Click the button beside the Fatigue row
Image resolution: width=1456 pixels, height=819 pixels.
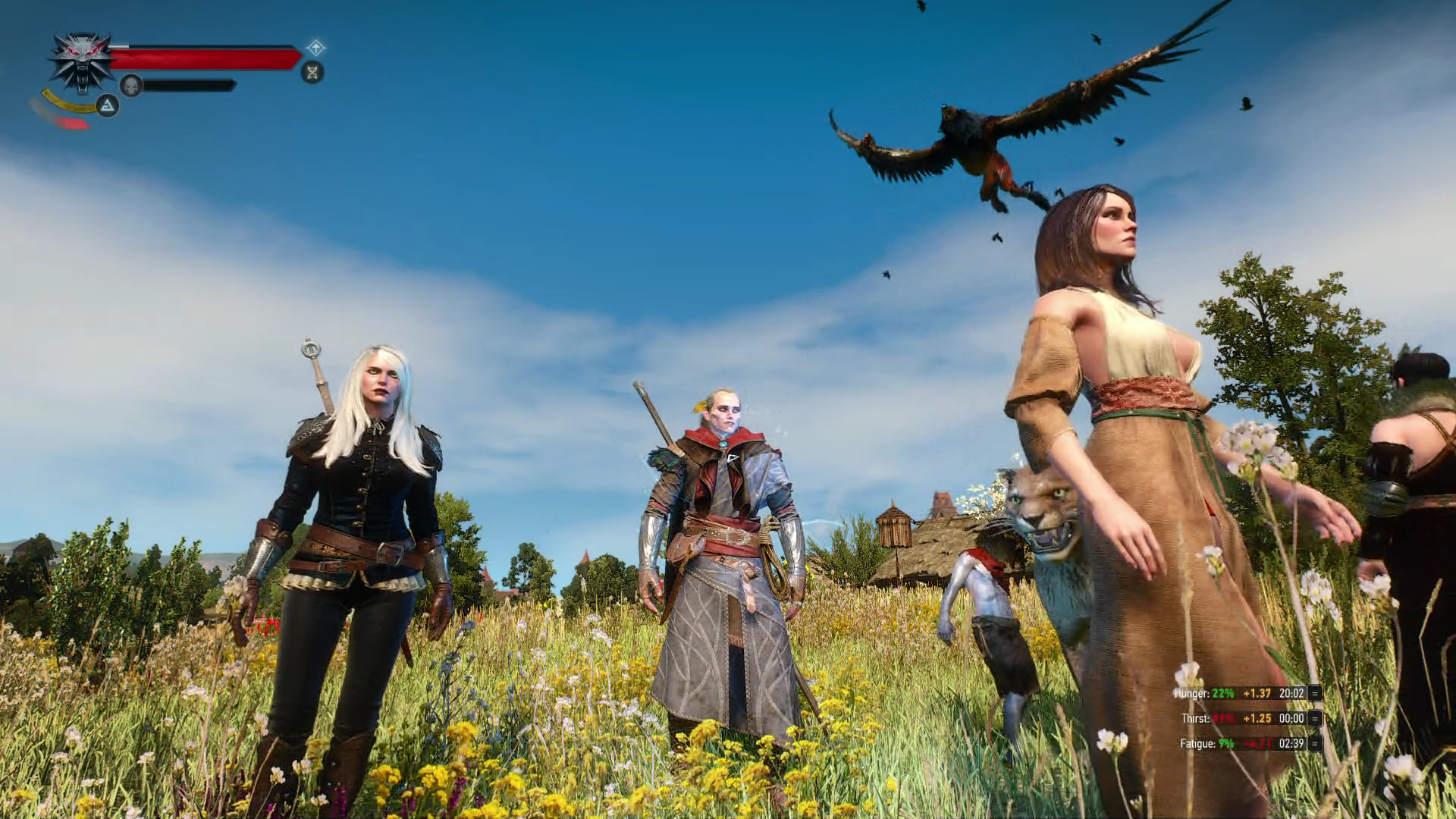click(x=1315, y=743)
